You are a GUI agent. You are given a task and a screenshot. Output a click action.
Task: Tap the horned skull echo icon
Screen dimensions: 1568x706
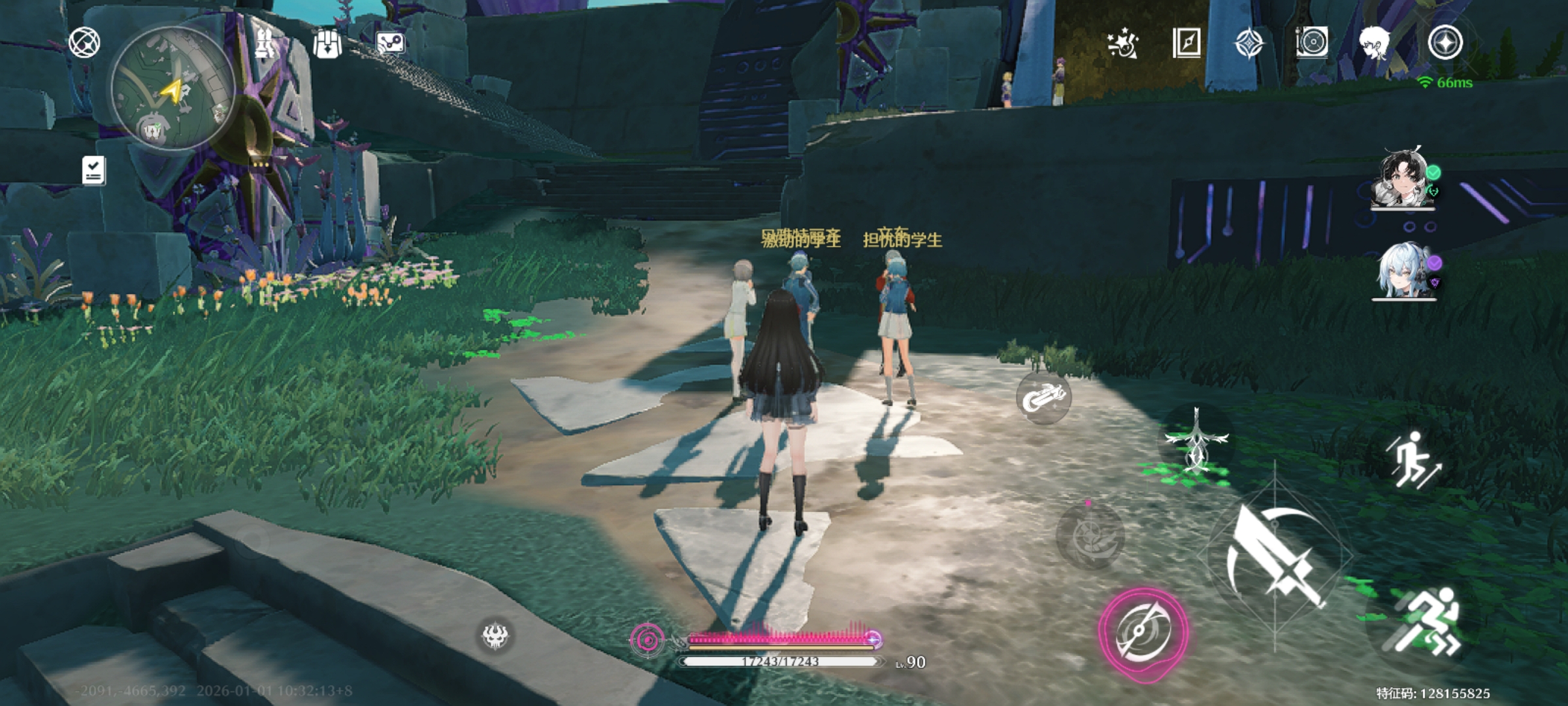point(495,635)
